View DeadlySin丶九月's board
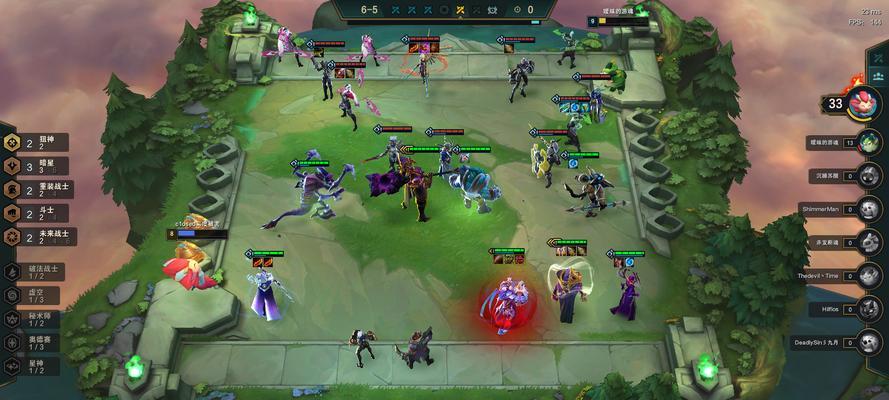 click(x=870, y=343)
